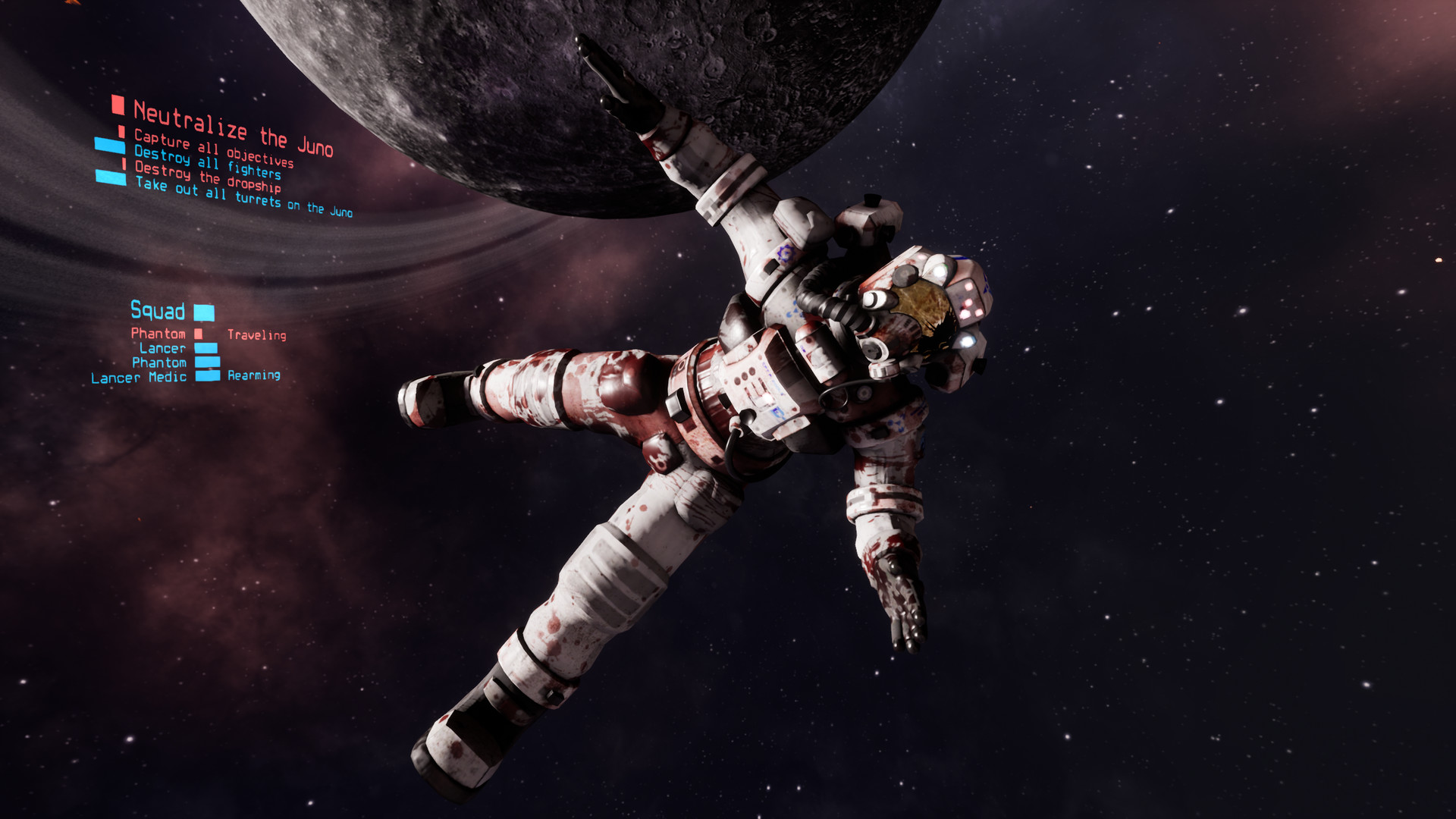Toggle the objective marker for Destroy the dropship

123,162
